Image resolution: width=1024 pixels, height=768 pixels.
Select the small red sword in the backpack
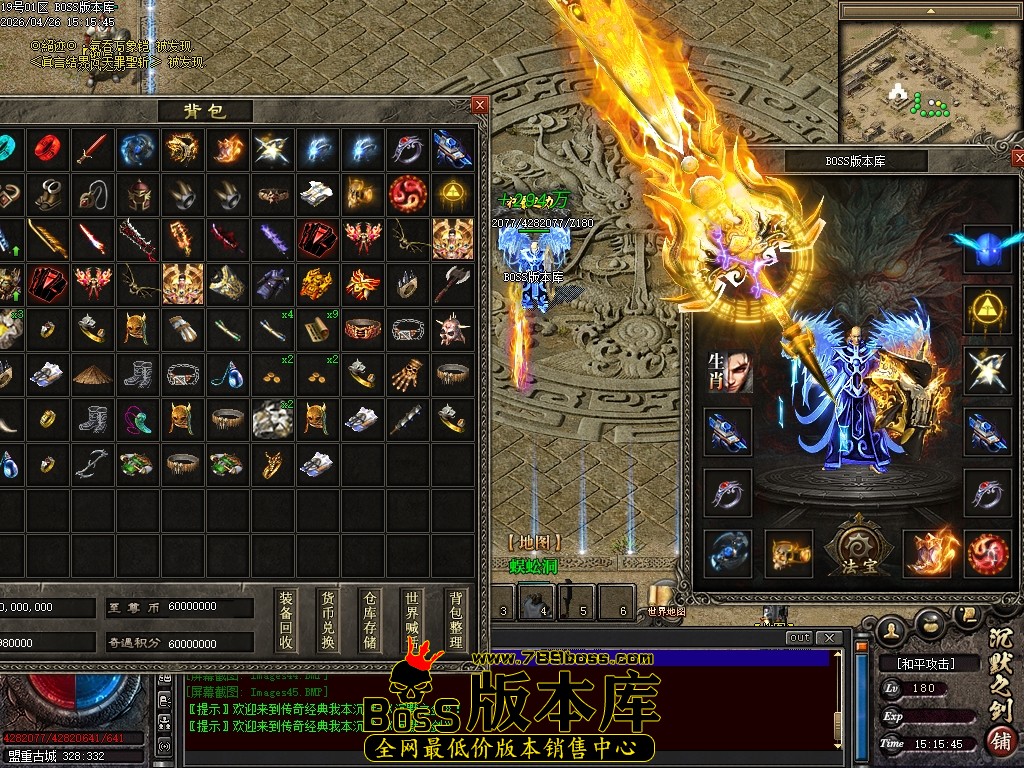93,149
